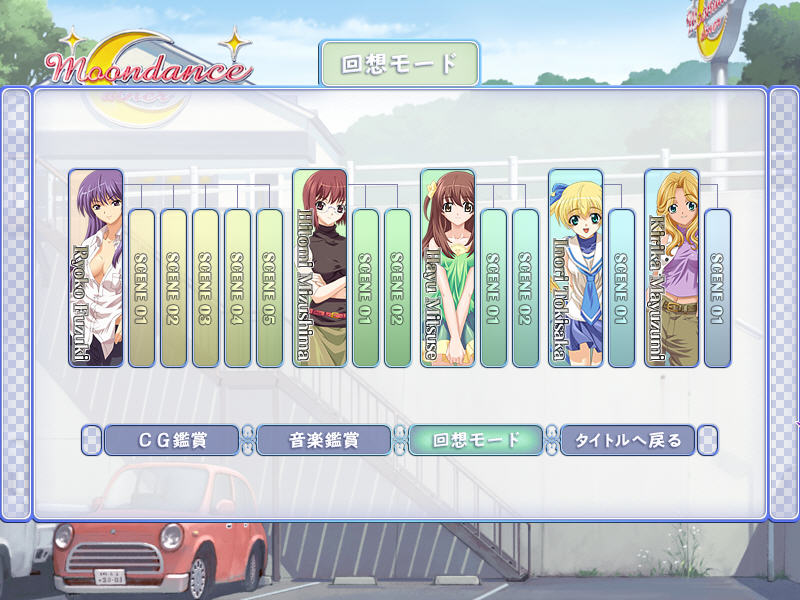Viewport: 800px width, 600px height.
Task: Open Hitomi Mizushima's SCENE 02
Action: (x=397, y=288)
